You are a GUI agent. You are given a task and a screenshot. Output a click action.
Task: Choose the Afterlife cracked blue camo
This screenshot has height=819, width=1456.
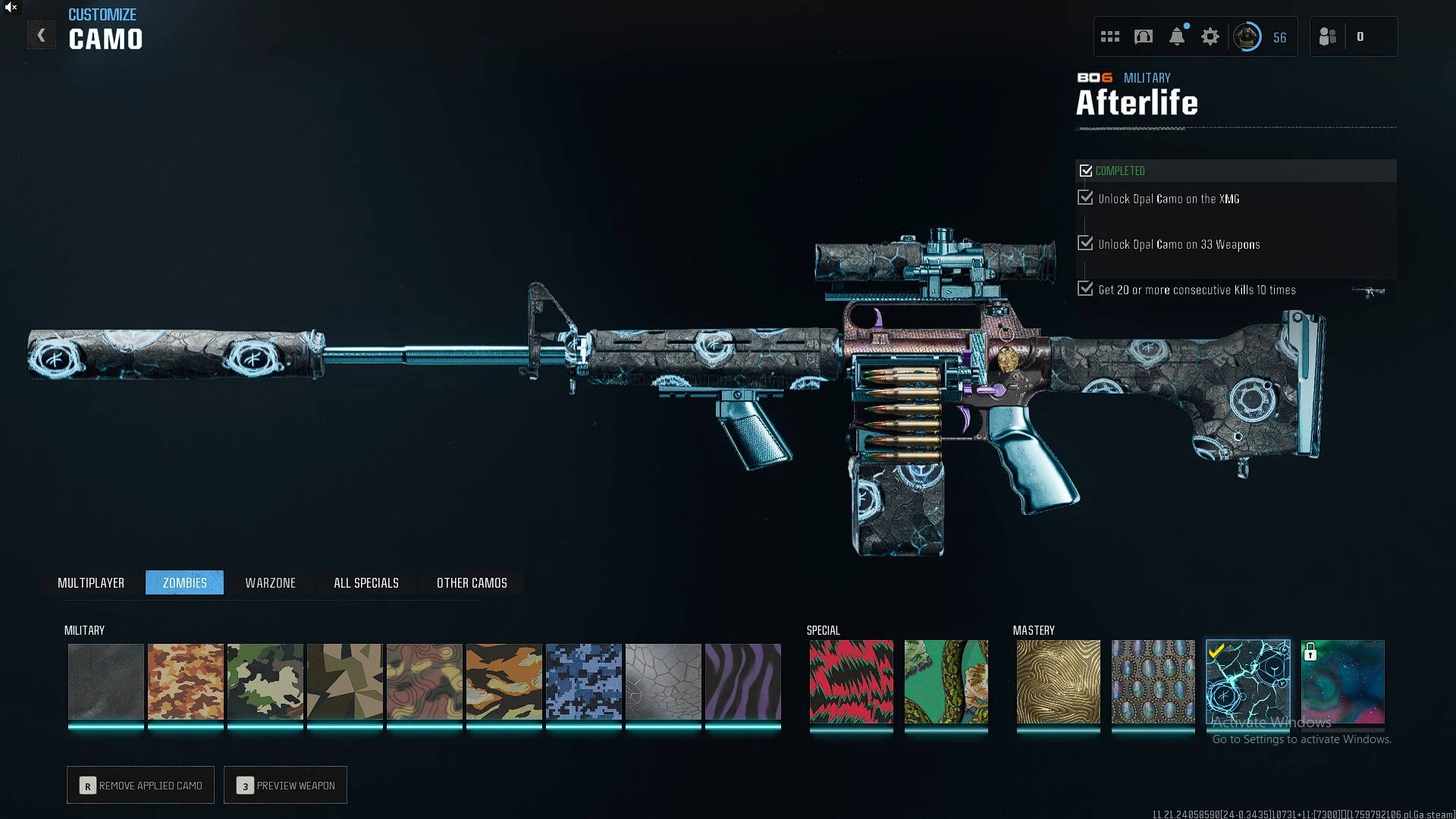click(1248, 681)
